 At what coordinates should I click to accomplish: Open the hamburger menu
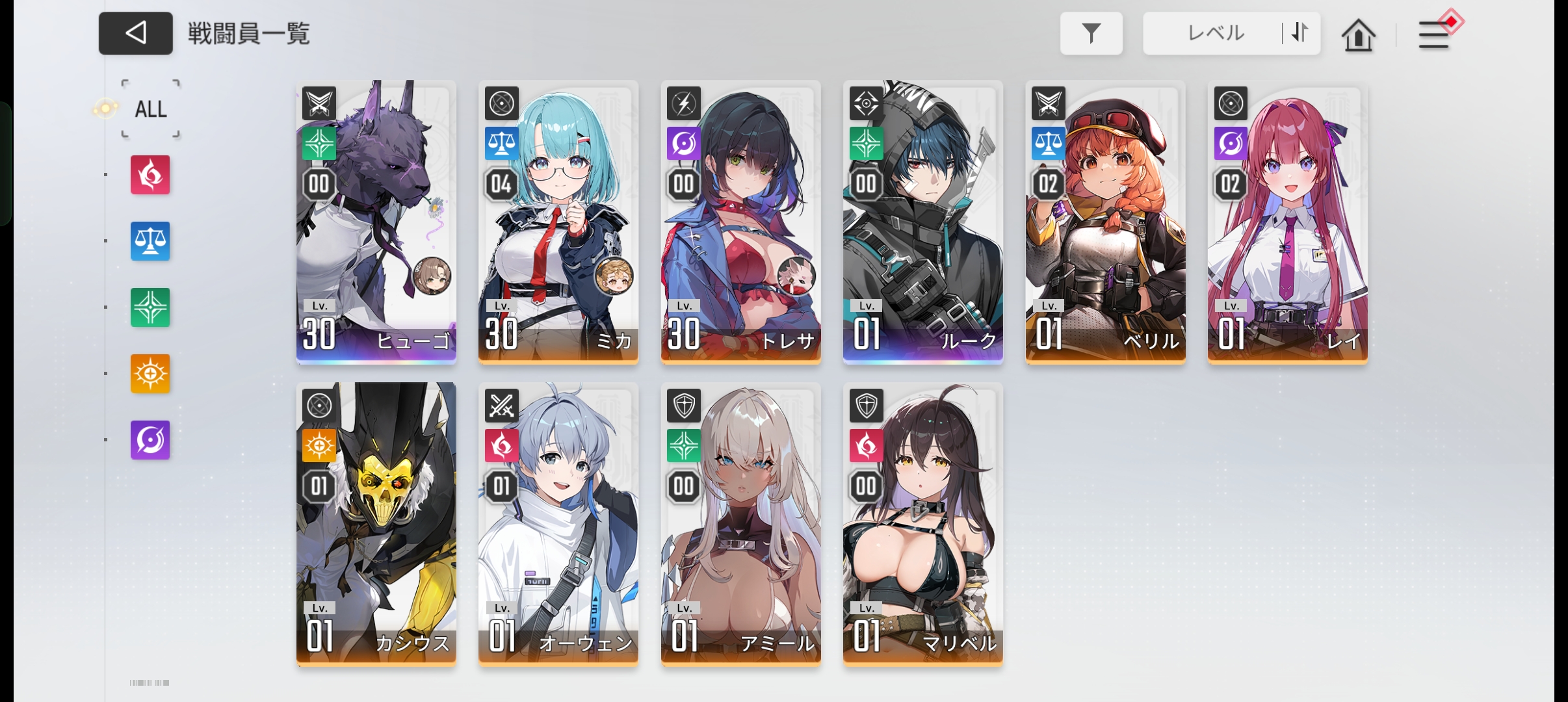(x=1433, y=34)
